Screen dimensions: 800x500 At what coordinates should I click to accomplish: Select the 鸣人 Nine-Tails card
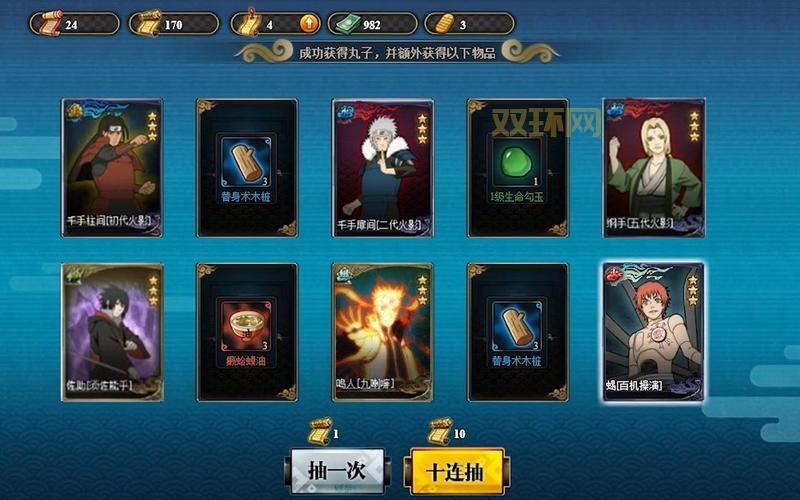pos(382,331)
